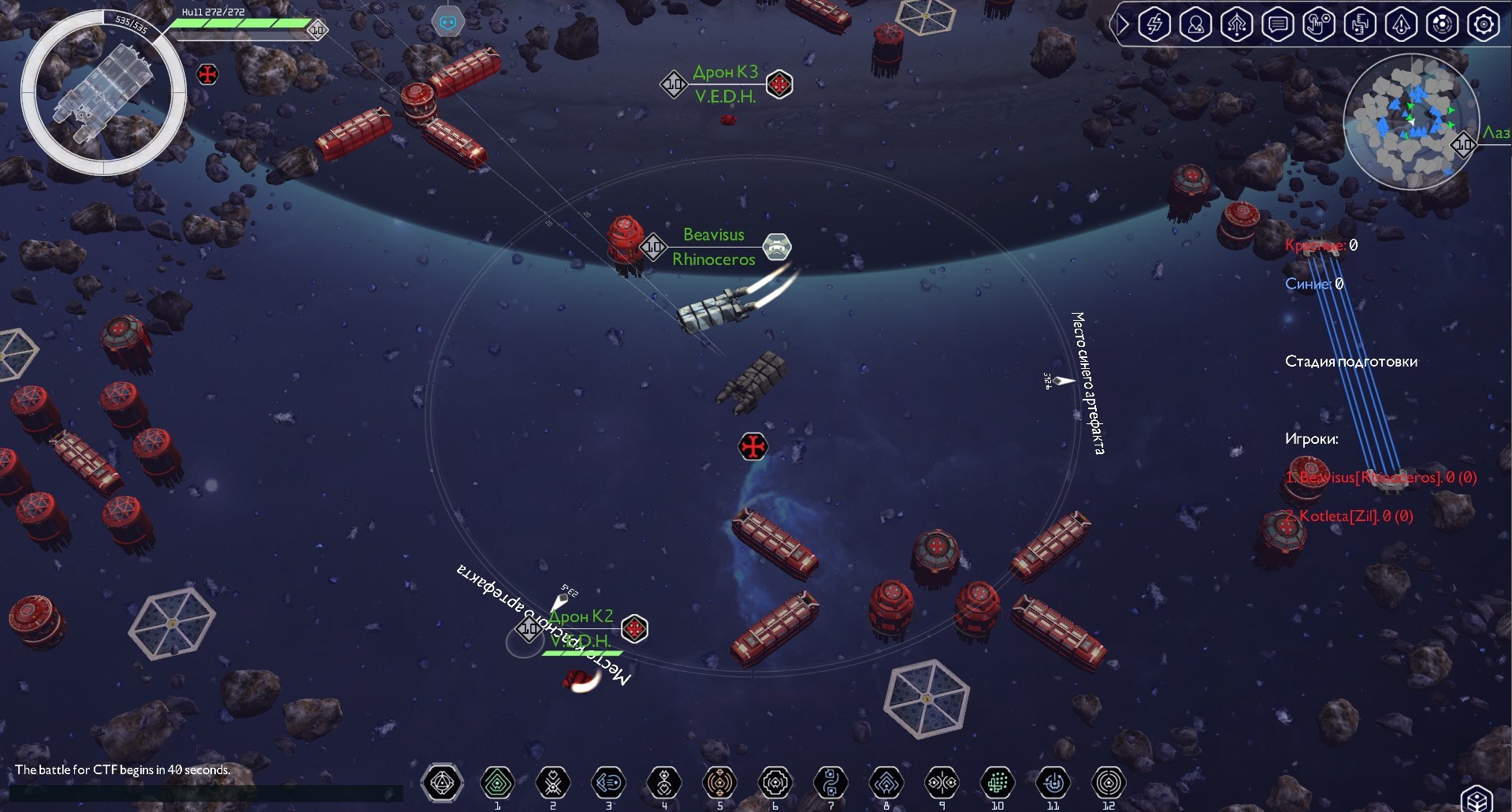Click the cube icon in bottom-right corner
Screen dimensions: 1512x812
pos(1477,796)
